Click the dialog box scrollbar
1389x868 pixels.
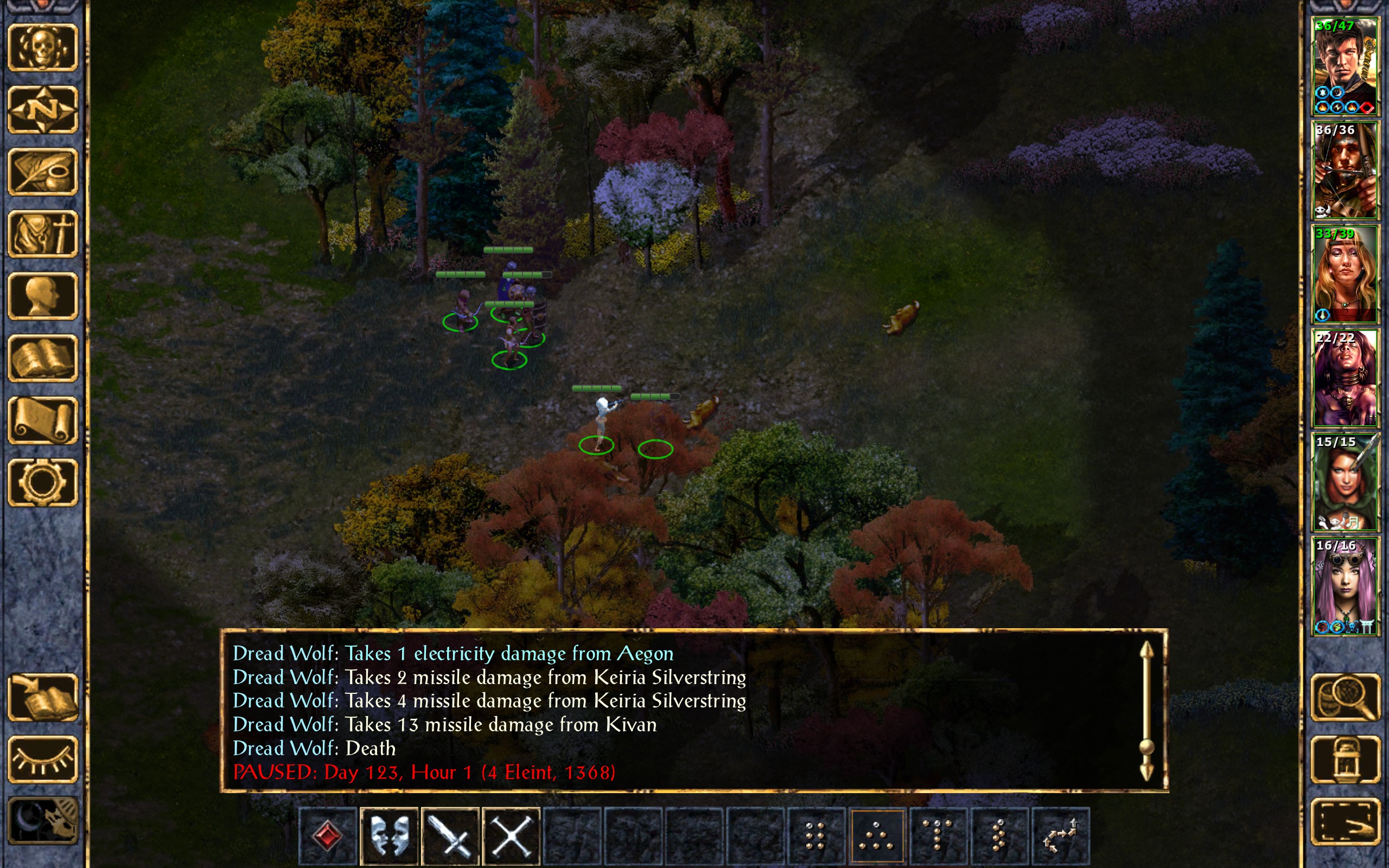click(x=1146, y=712)
